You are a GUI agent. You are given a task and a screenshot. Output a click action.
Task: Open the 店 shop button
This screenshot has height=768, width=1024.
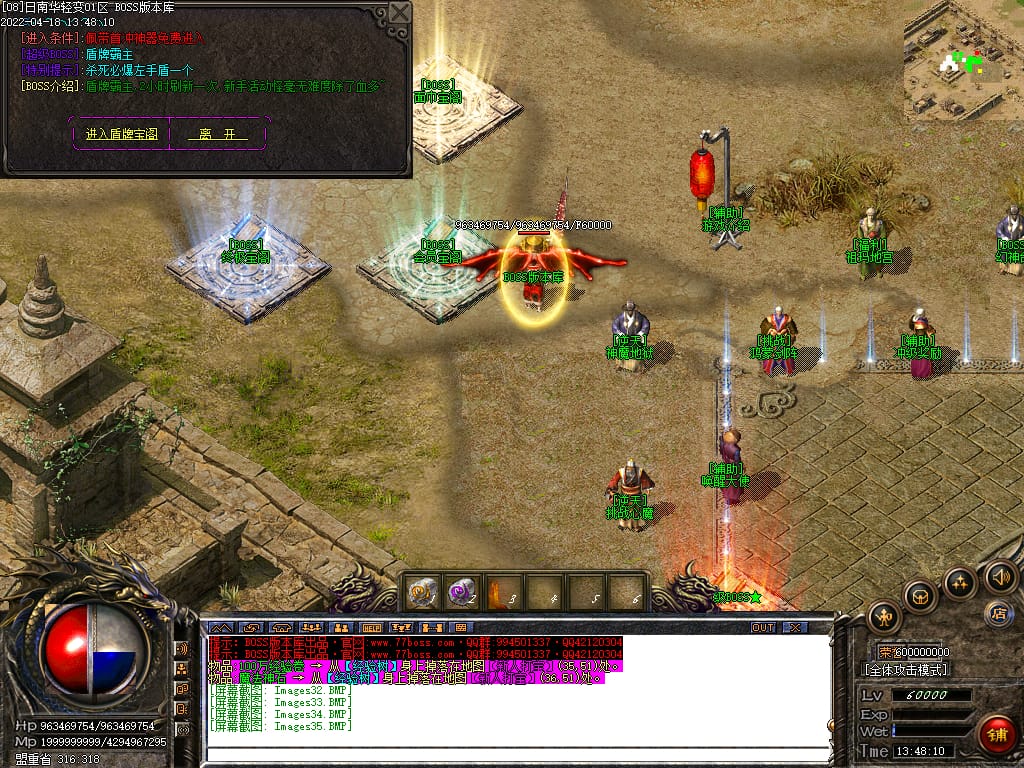(997, 612)
